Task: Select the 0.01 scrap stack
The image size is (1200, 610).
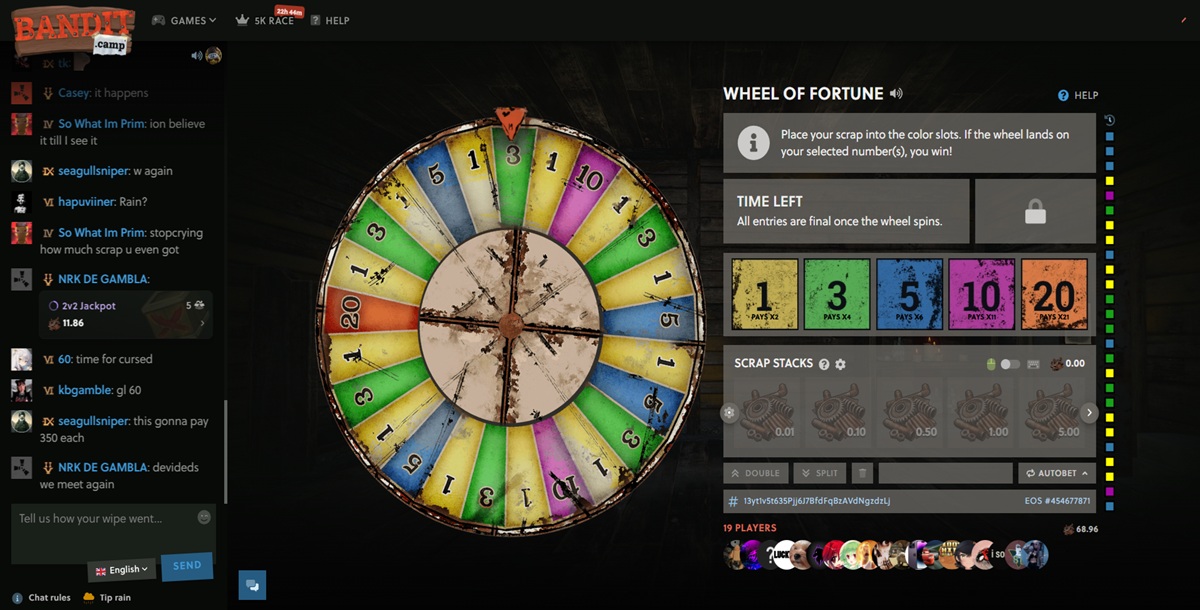Action: click(765, 412)
